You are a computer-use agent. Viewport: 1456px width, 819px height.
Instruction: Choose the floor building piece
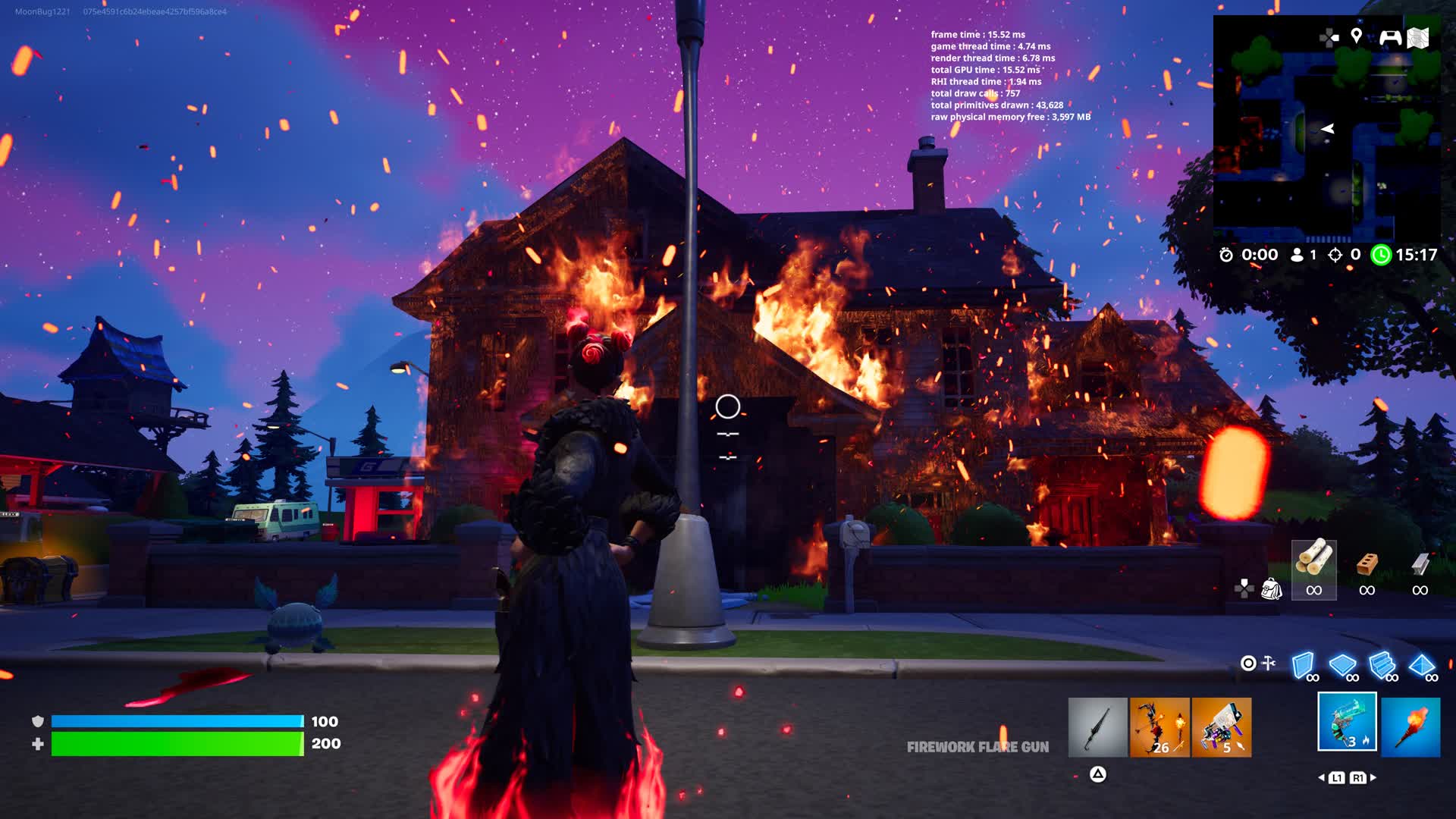[1343, 666]
